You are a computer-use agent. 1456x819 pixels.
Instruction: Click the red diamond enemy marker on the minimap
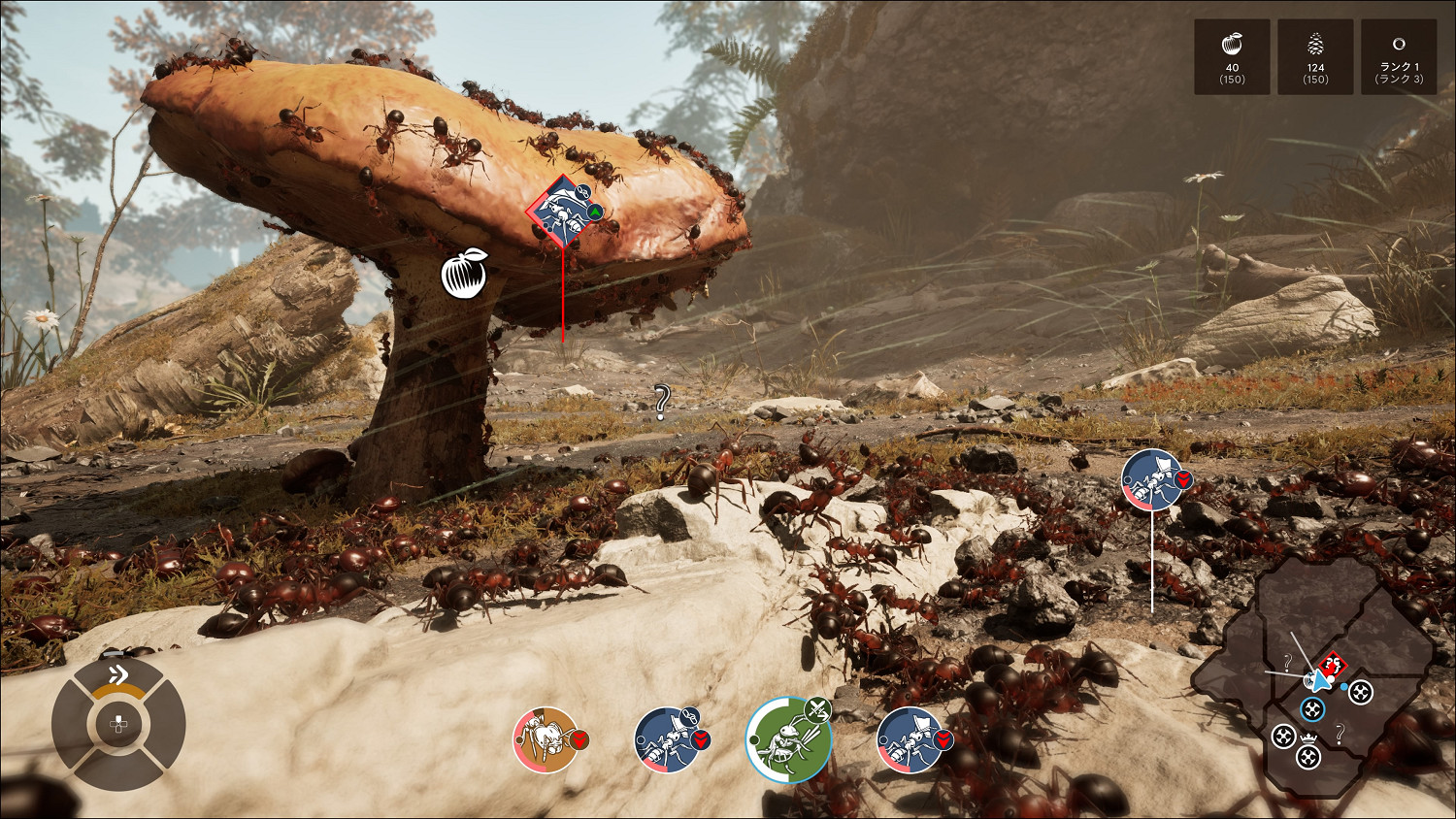1334,666
